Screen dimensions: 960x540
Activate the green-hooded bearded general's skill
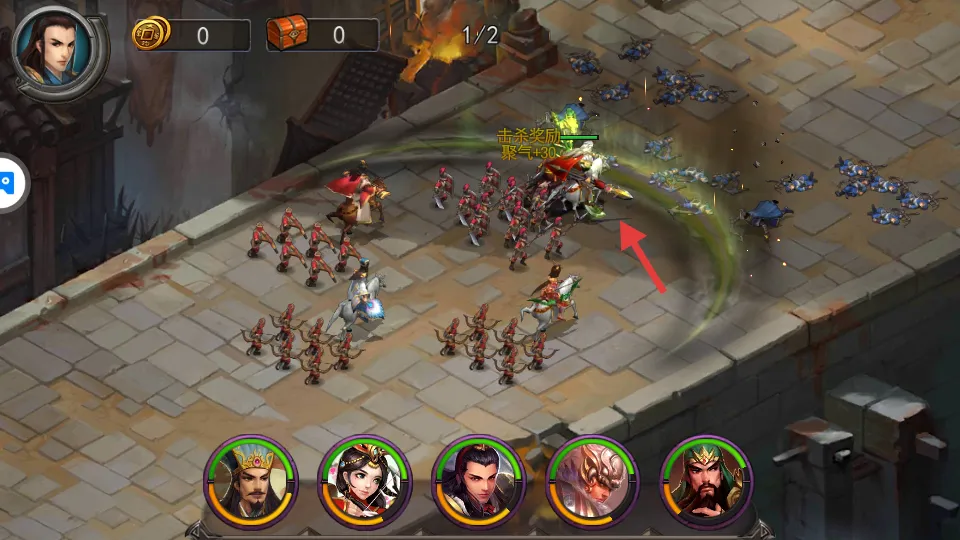(707, 482)
